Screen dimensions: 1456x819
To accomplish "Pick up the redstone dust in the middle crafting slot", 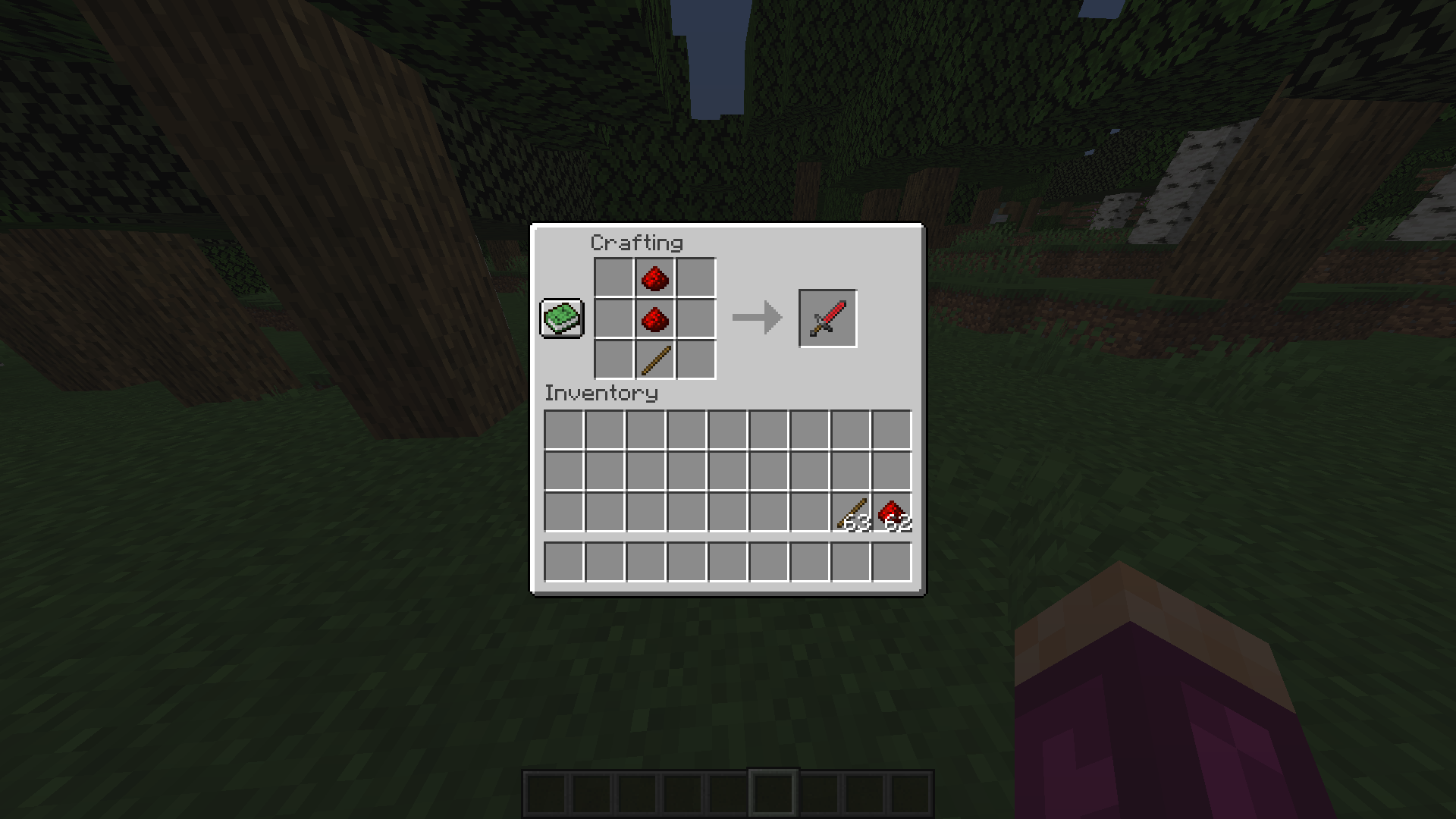I will pos(654,318).
